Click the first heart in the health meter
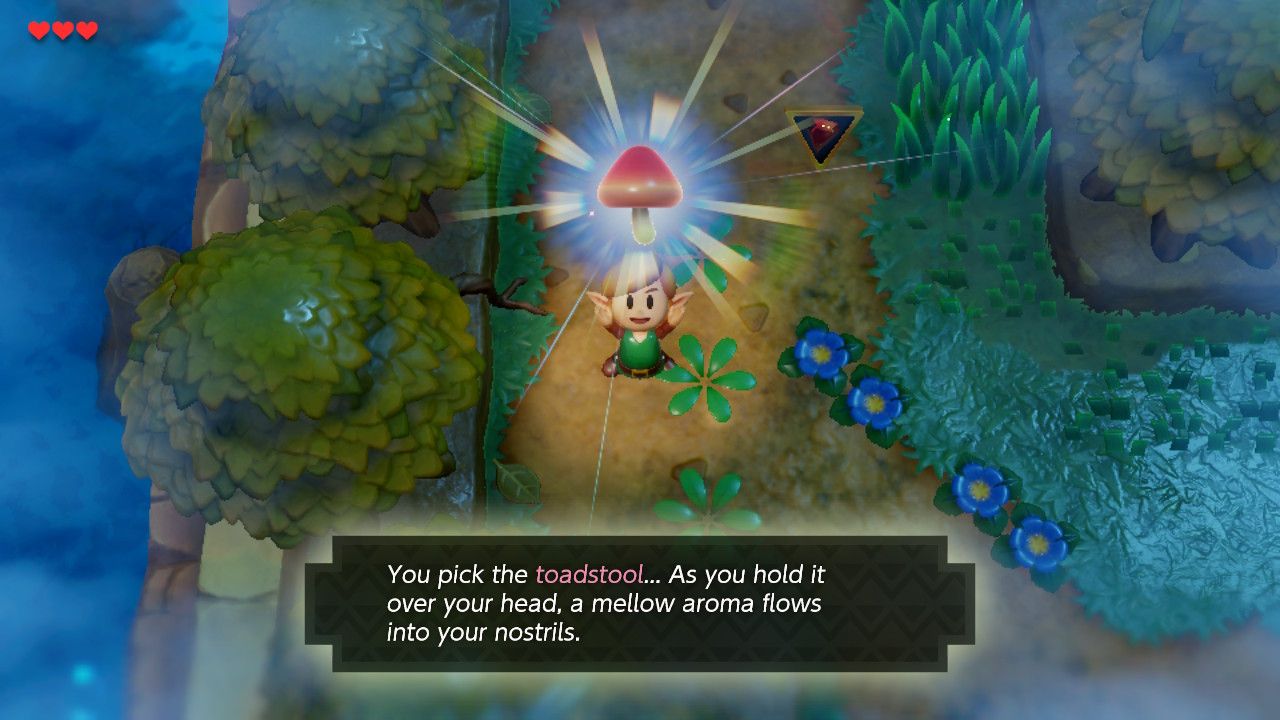The image size is (1280, 720). click(38, 30)
